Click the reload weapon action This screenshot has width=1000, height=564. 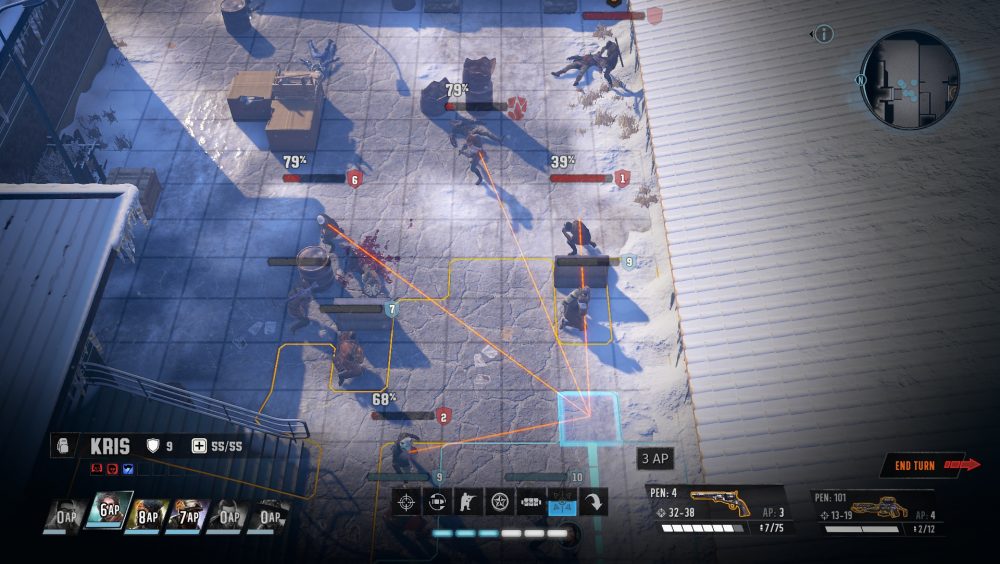click(437, 502)
